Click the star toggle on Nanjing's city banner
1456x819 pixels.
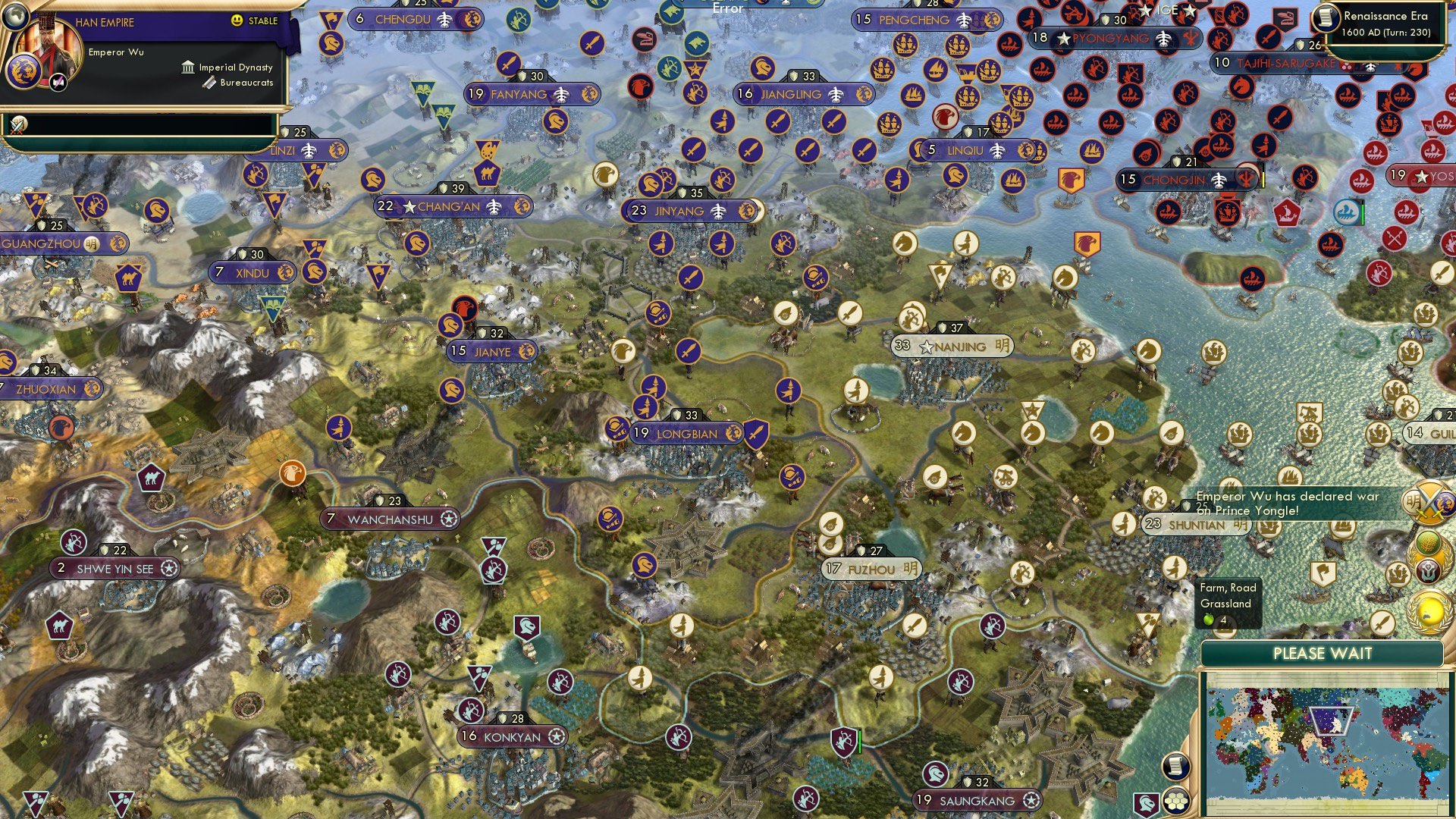point(926,346)
